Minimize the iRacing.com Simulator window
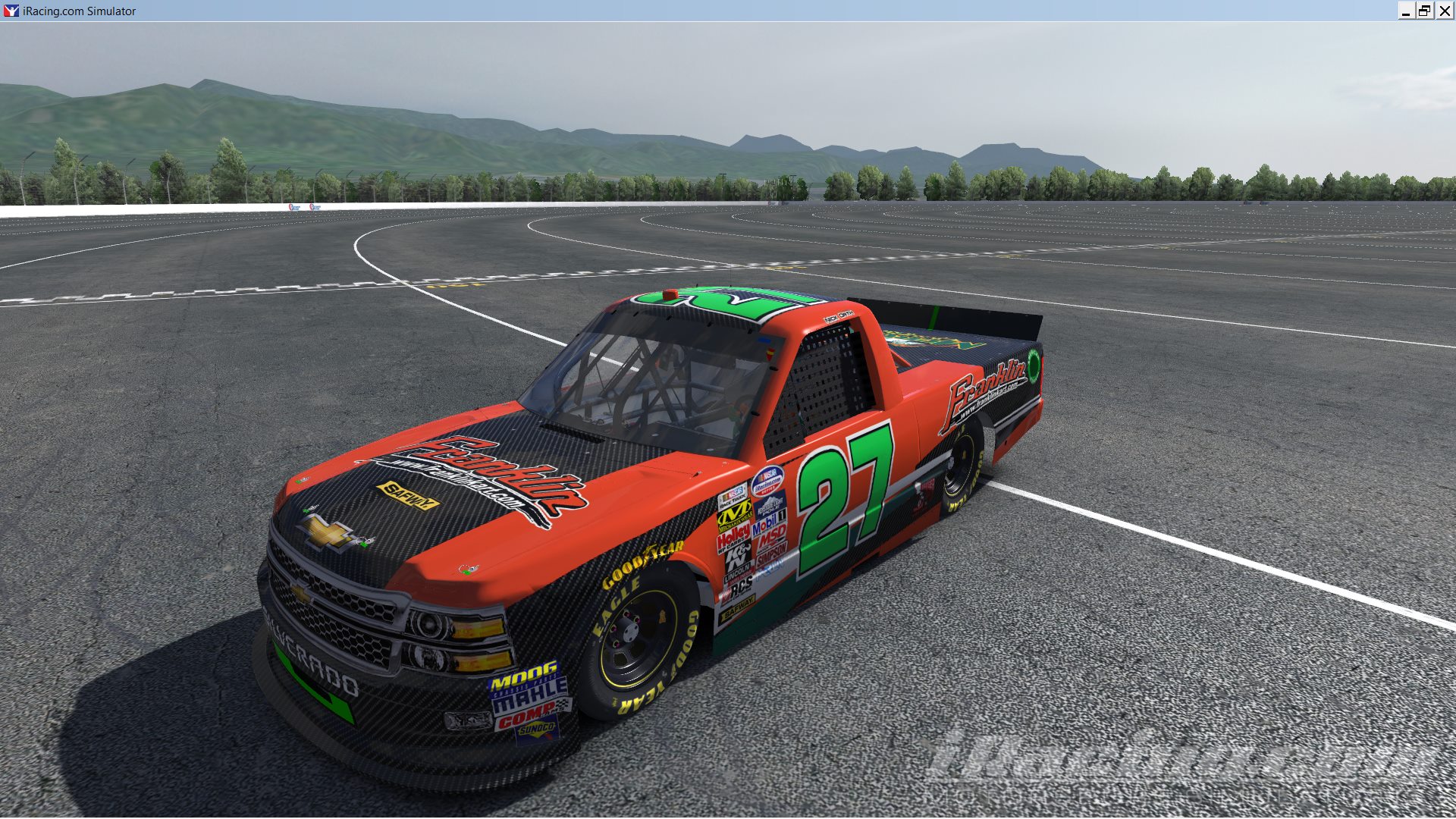 pos(1408,11)
